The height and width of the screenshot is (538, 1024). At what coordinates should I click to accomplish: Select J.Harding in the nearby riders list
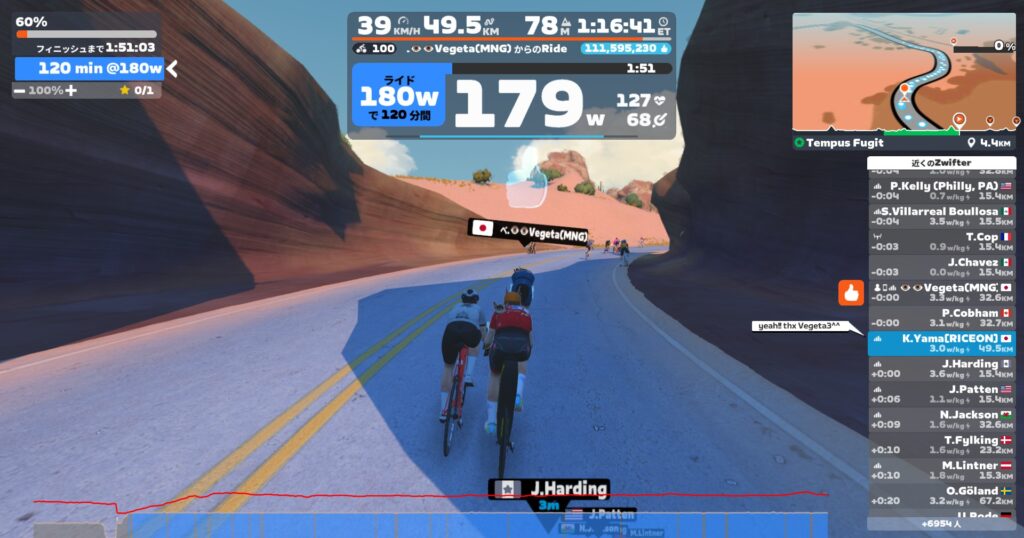(941, 368)
